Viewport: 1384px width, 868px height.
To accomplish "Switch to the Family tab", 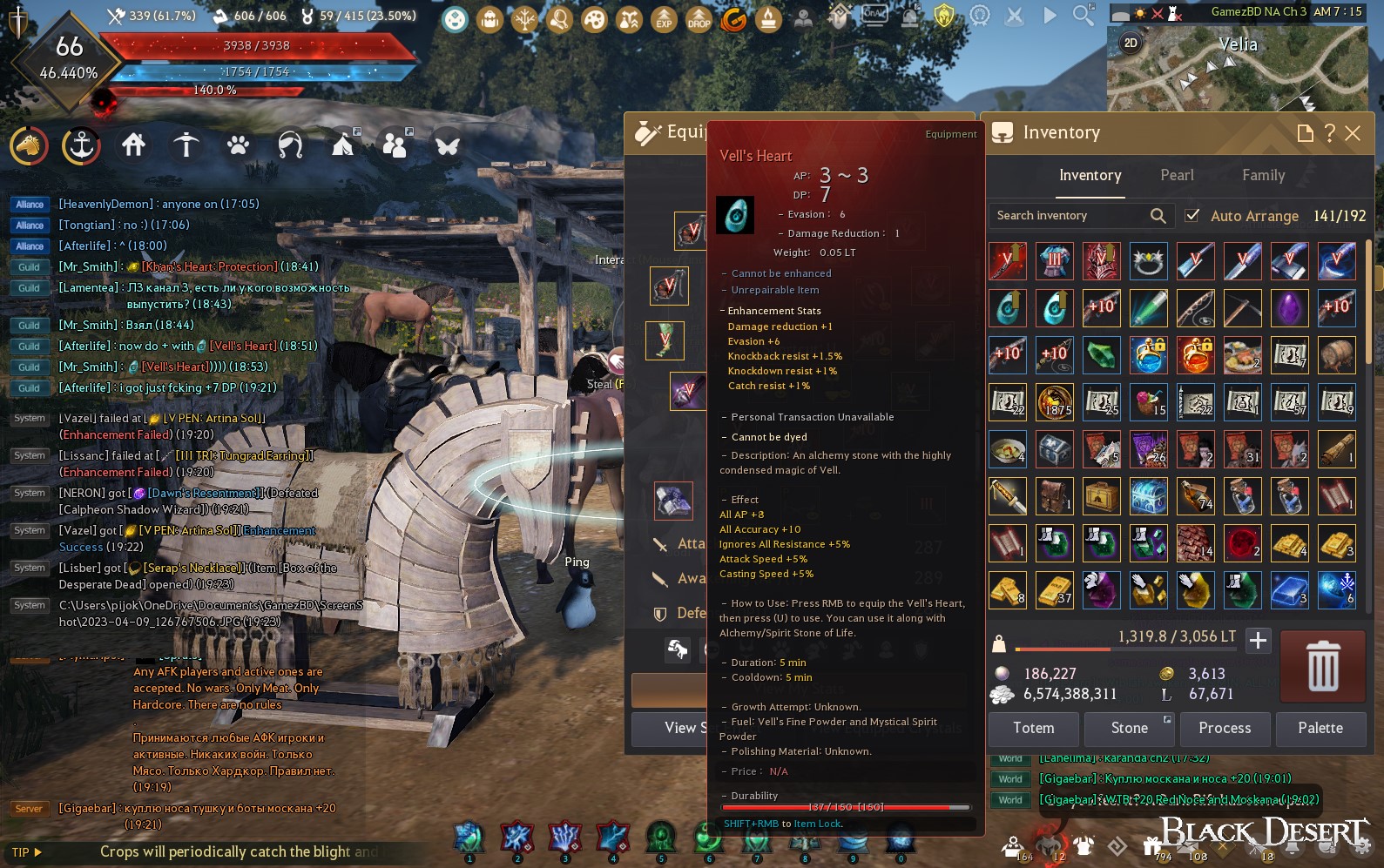I will (x=1263, y=176).
